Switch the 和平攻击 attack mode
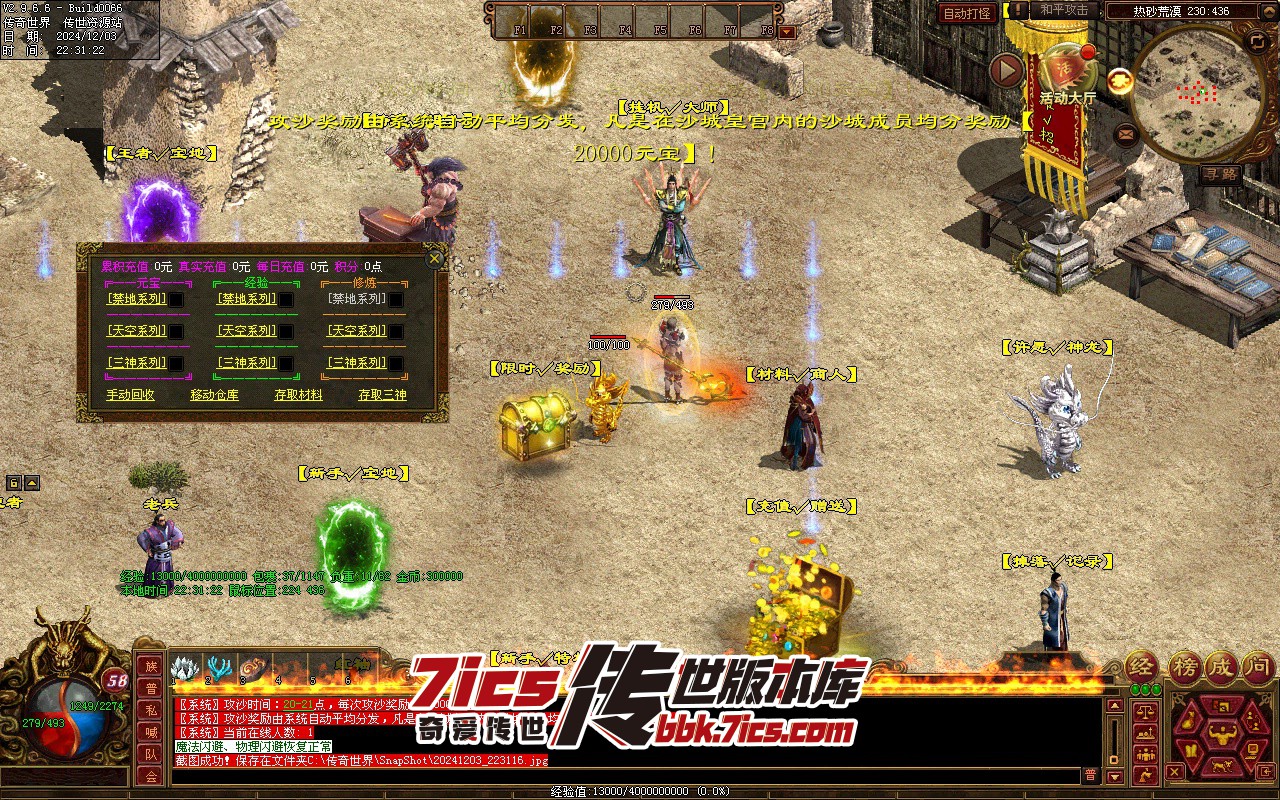 coord(1064,10)
